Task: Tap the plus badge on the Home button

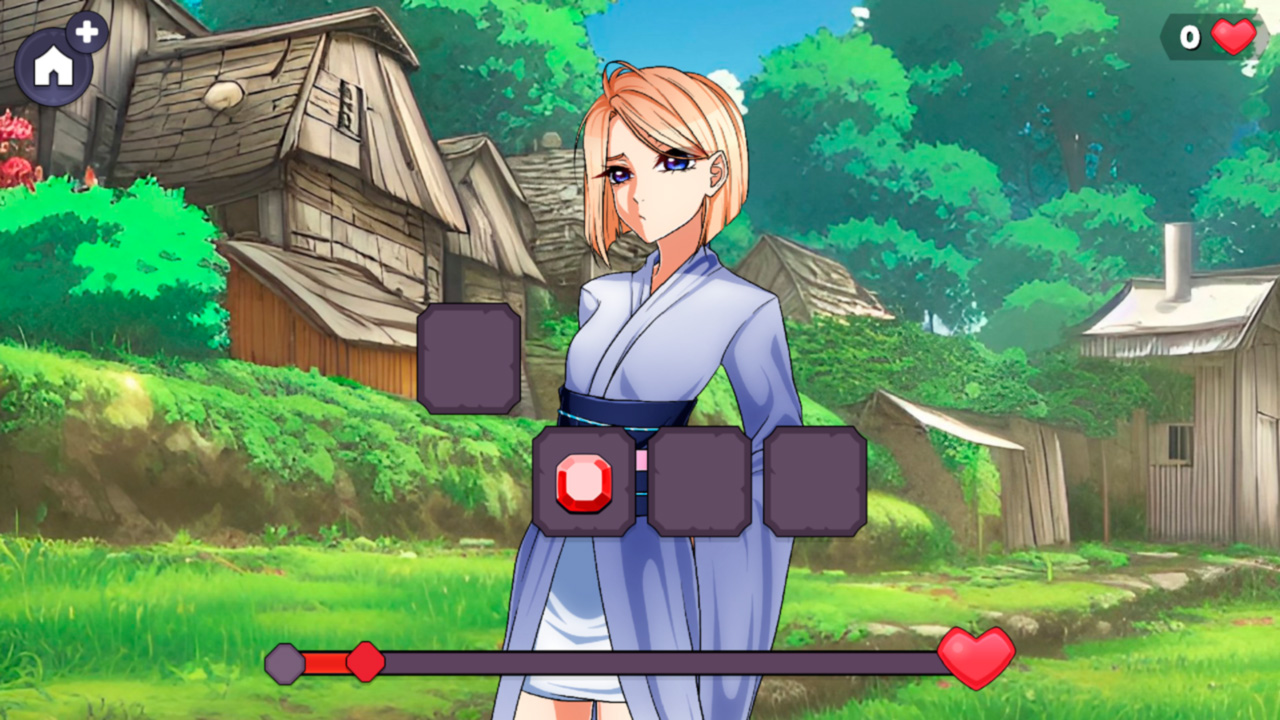Action: [x=88, y=32]
